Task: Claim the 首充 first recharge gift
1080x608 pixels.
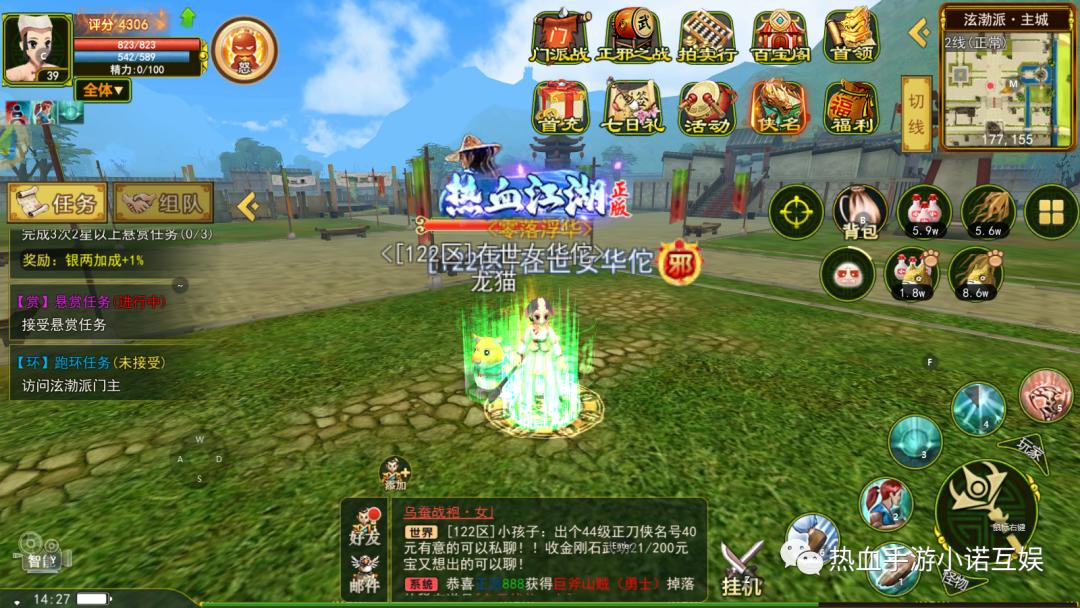Action: [x=558, y=108]
